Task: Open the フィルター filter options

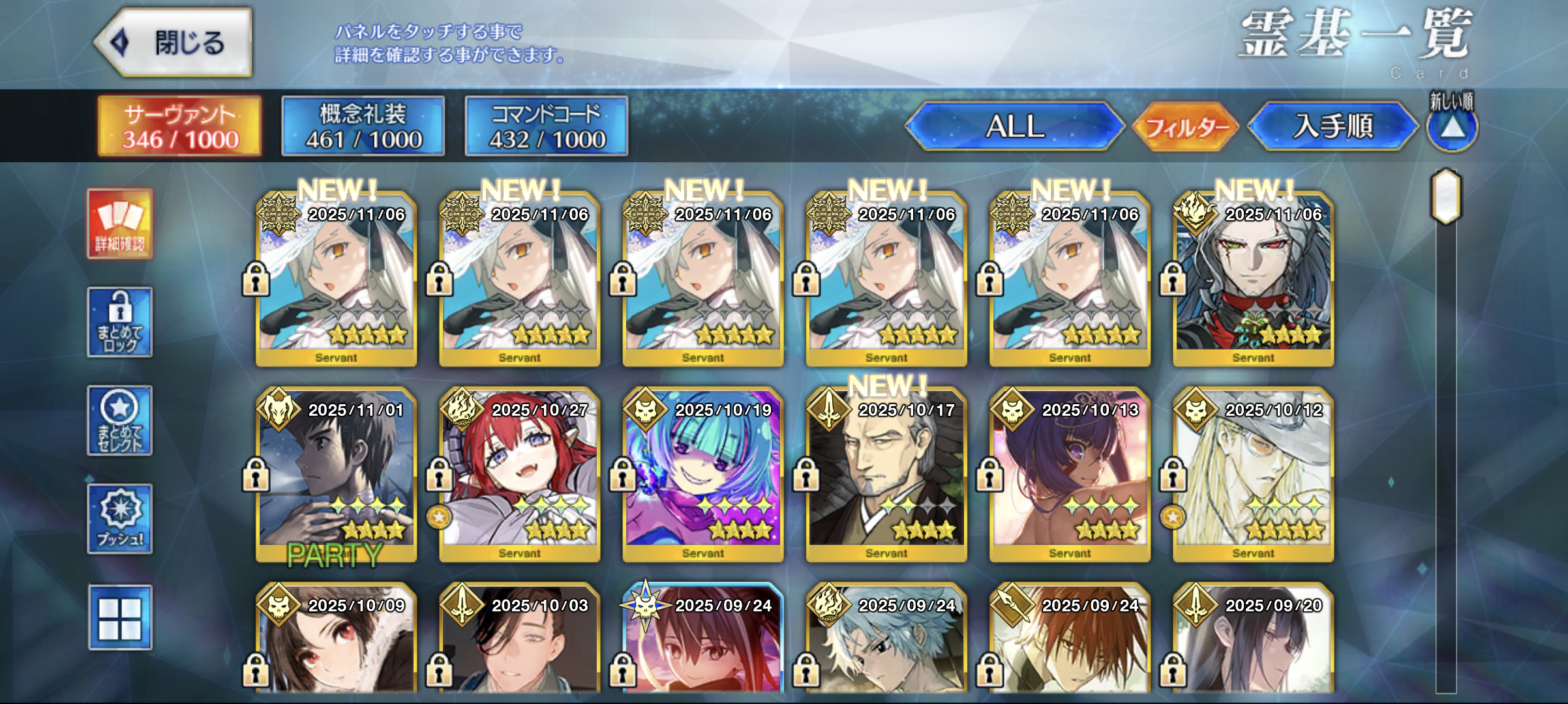Action: [x=1186, y=126]
